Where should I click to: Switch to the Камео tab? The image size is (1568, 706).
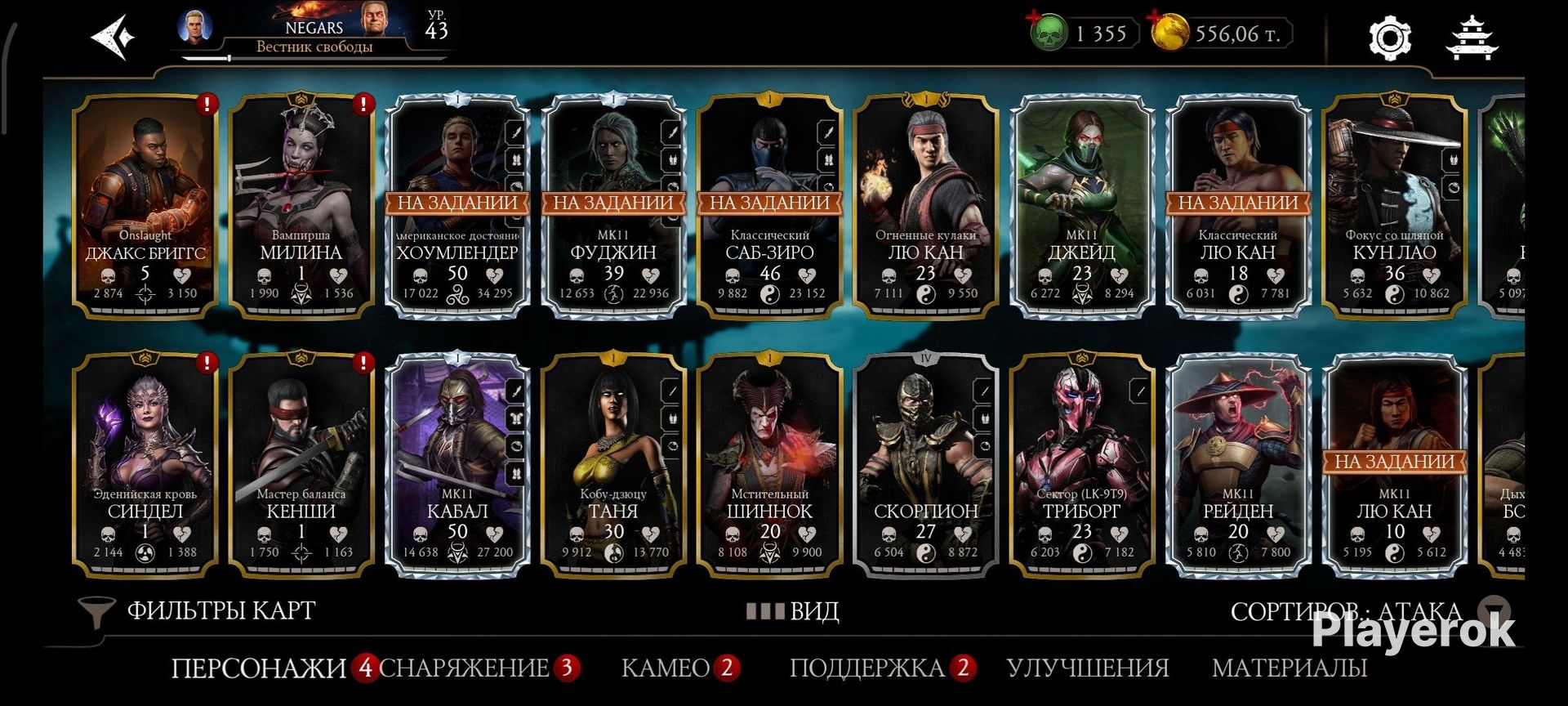[x=666, y=668]
